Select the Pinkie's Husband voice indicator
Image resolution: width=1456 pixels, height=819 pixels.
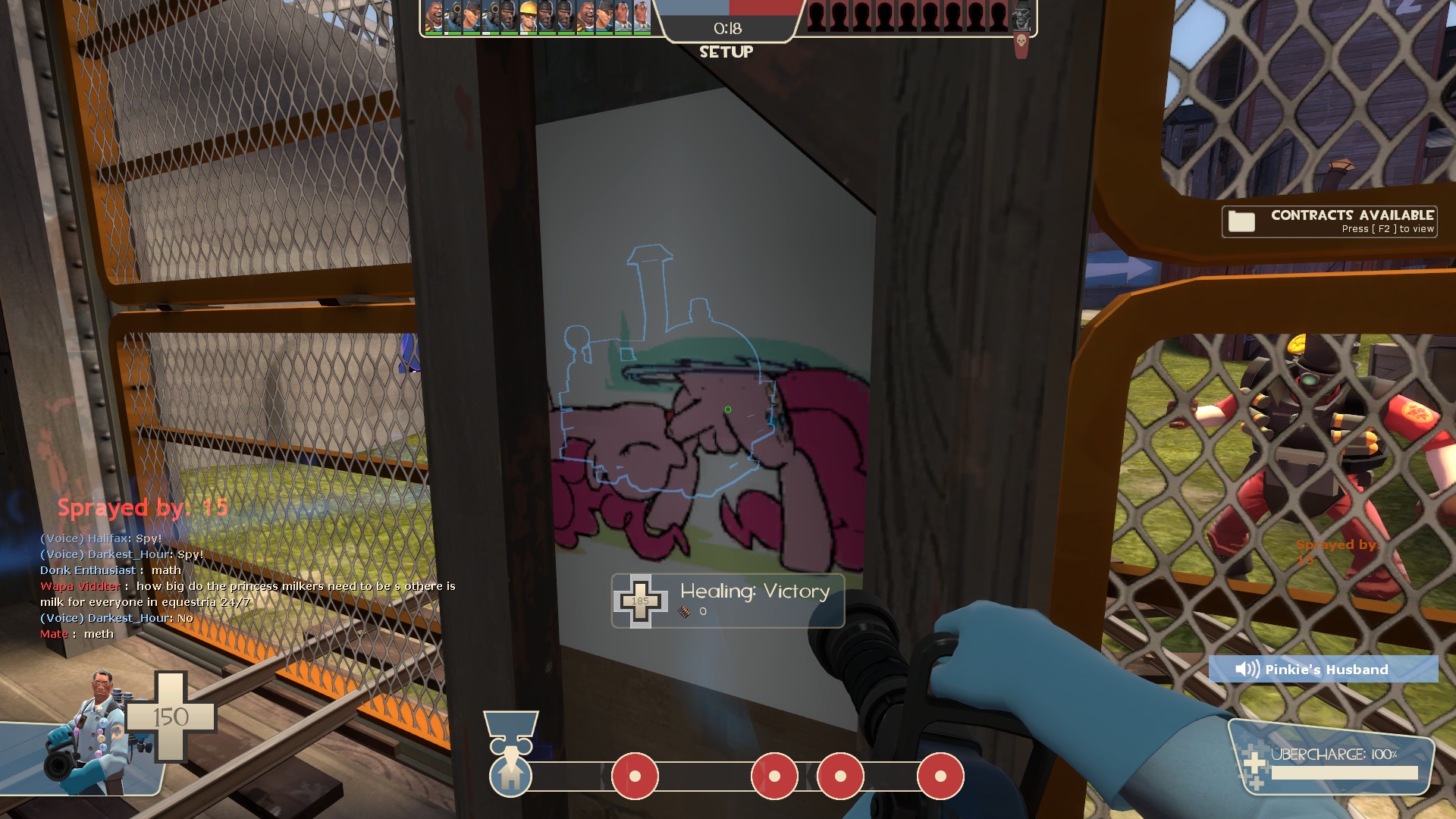coord(1323,669)
